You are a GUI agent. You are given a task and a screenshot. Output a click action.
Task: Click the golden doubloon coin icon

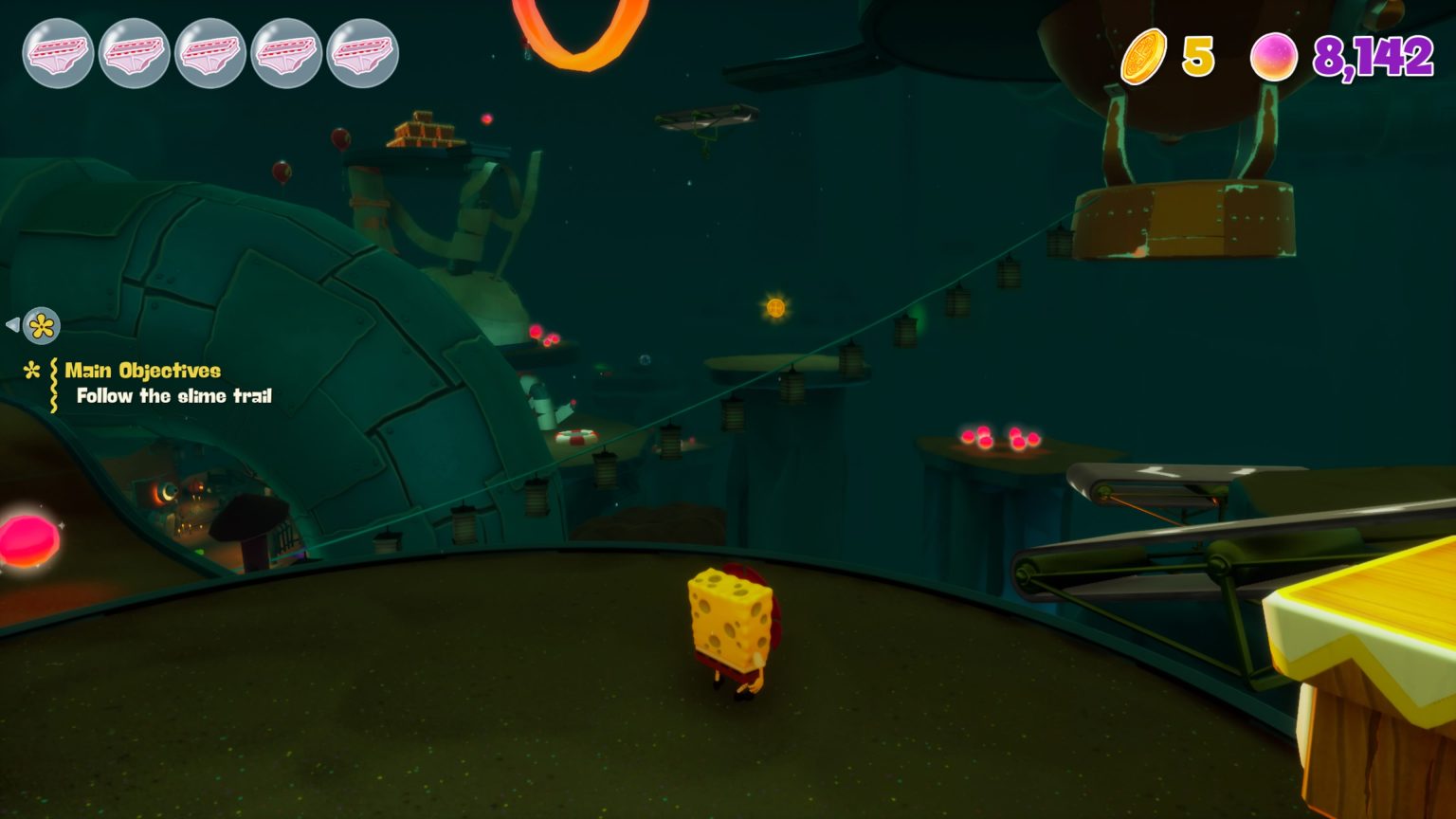click(1143, 57)
